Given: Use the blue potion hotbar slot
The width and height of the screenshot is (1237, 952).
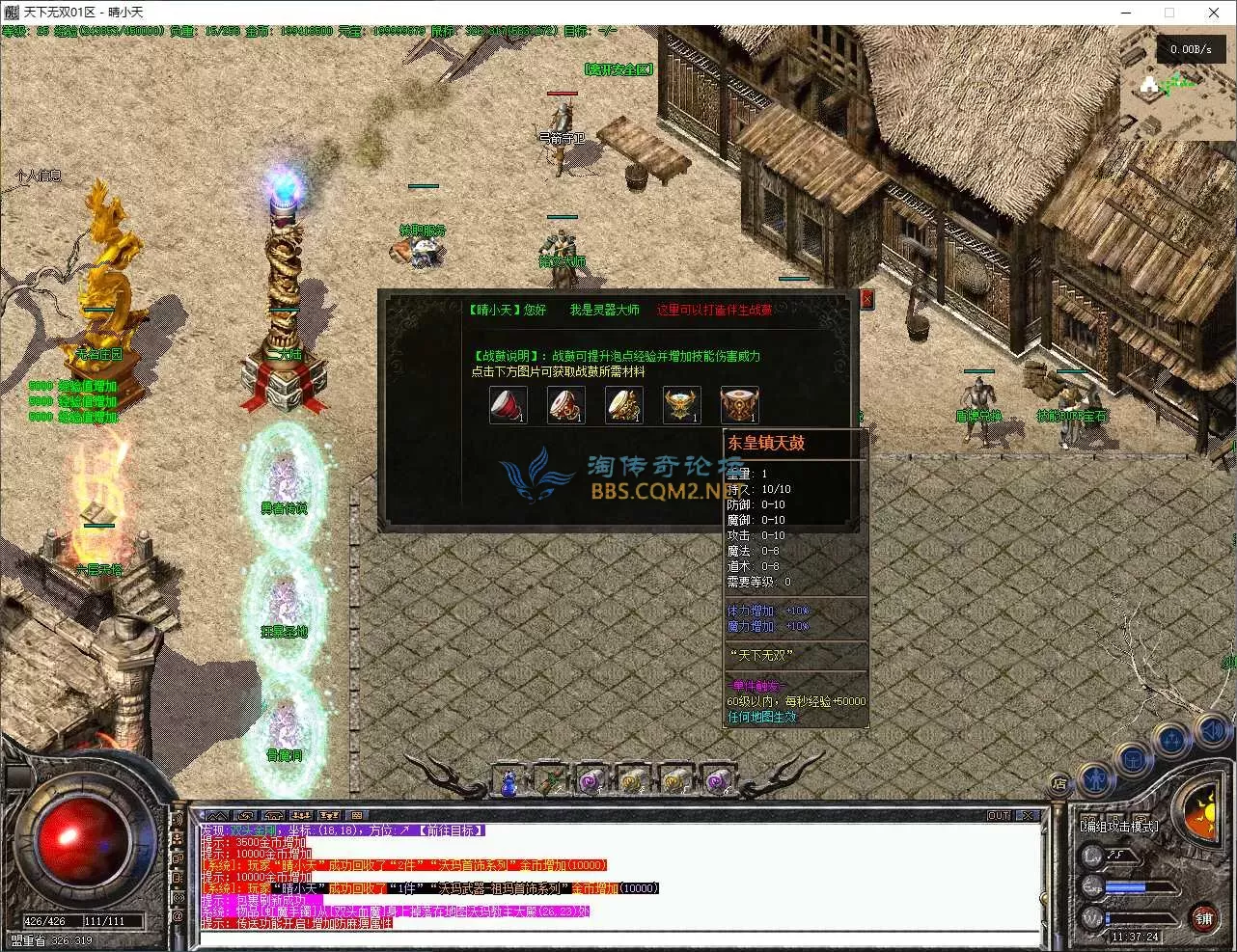Looking at the screenshot, I should pyautogui.click(x=509, y=780).
